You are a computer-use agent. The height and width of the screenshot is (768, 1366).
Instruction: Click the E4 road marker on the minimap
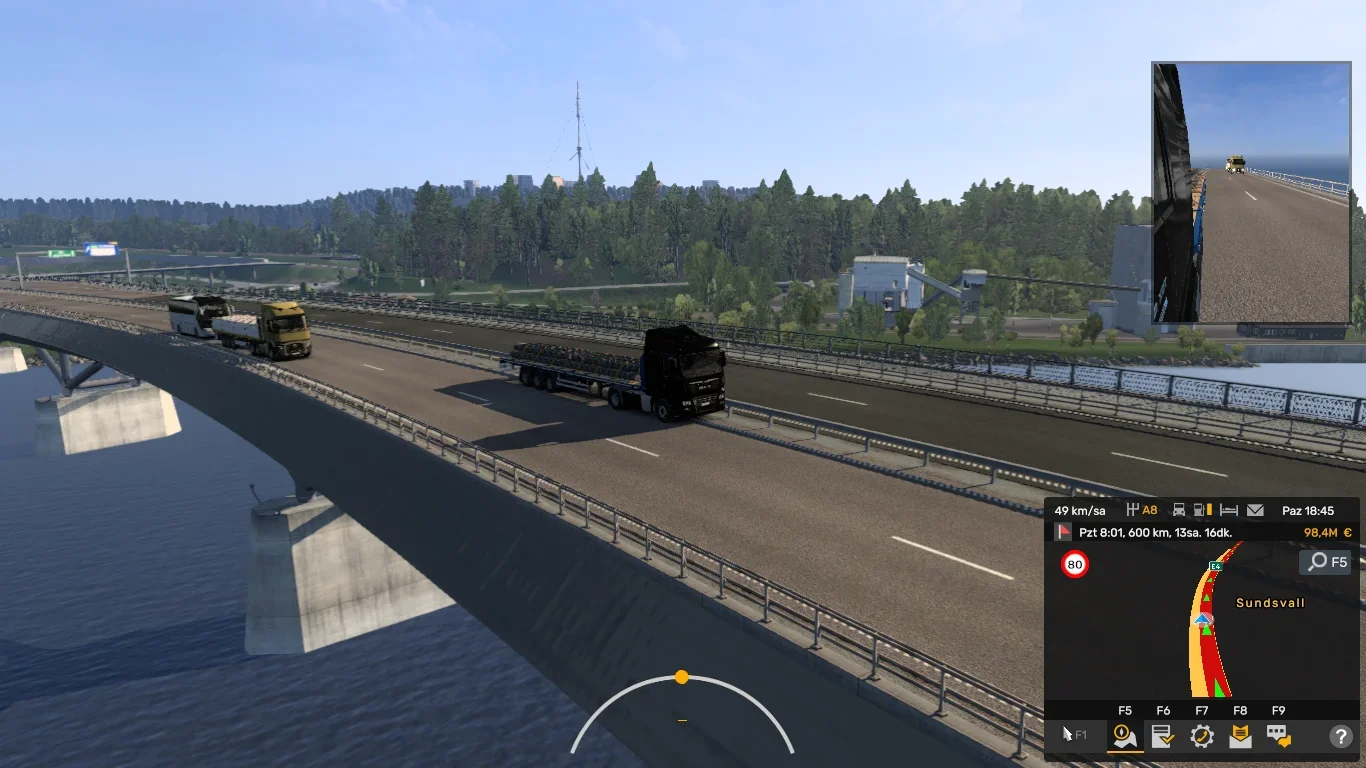tap(1215, 567)
